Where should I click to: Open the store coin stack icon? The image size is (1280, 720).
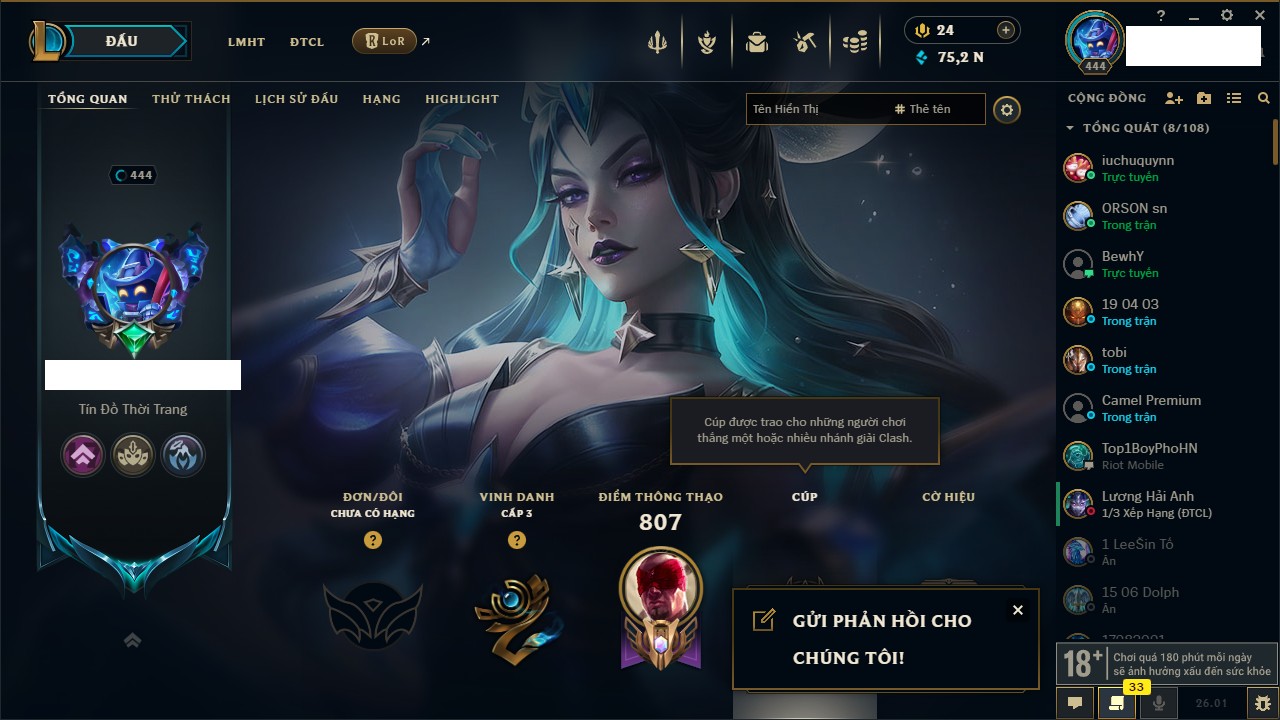pyautogui.click(x=854, y=42)
